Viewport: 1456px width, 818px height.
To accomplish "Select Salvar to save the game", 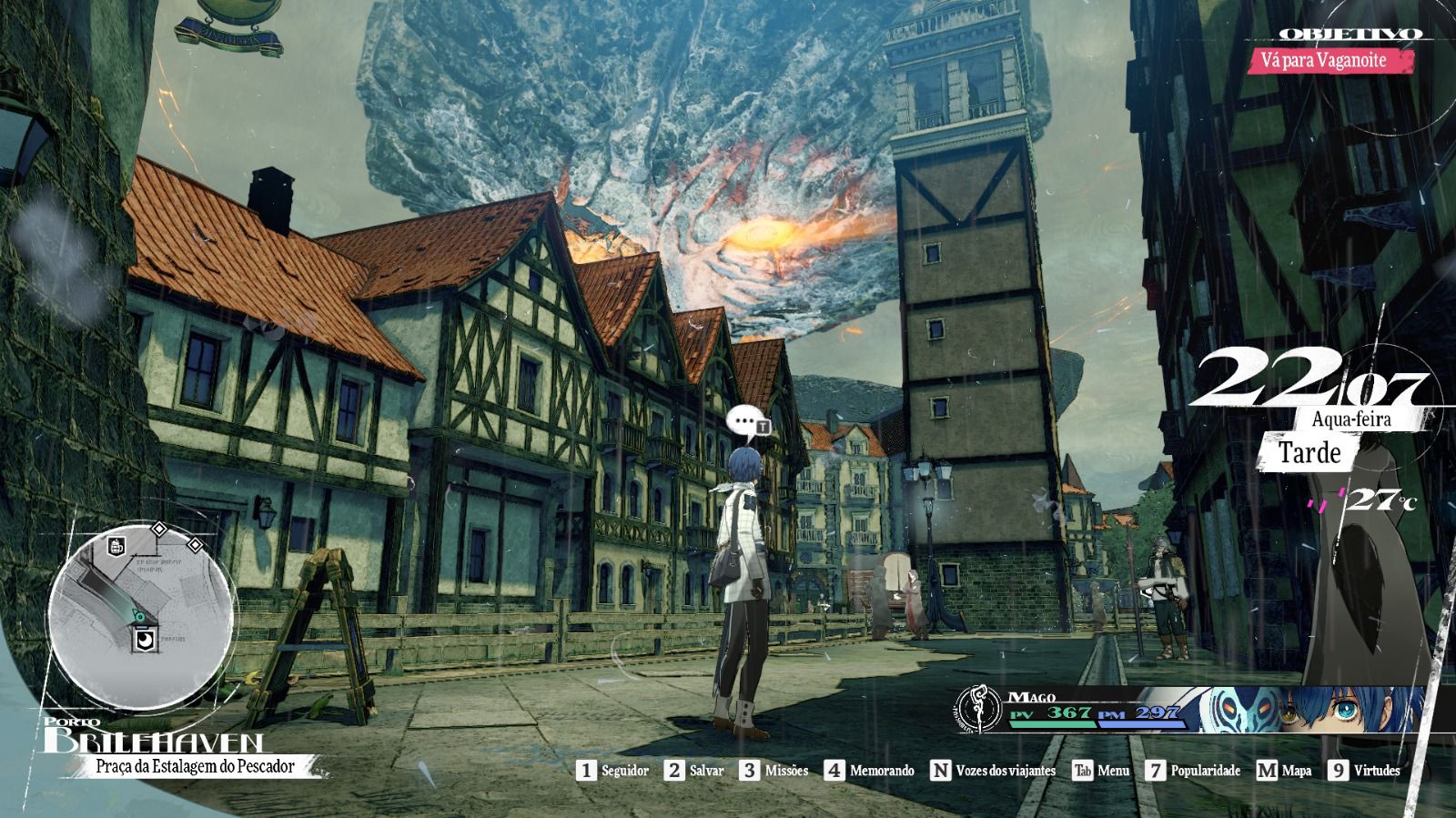I will pos(694,771).
